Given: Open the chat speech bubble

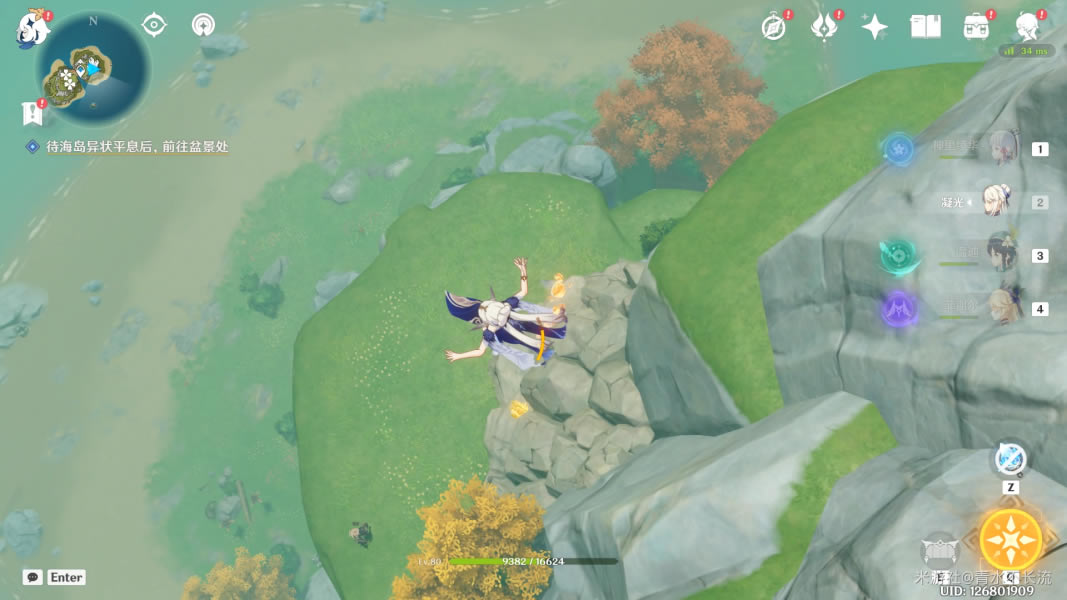Looking at the screenshot, I should click(33, 577).
